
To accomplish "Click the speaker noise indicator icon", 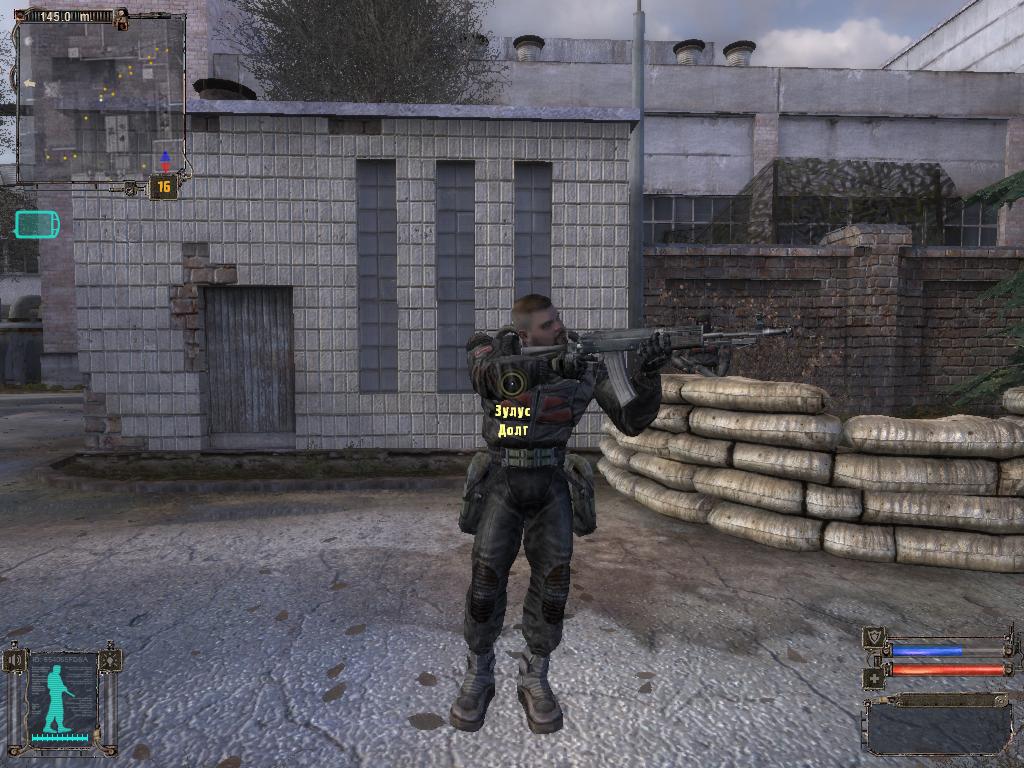I will pos(14,661).
